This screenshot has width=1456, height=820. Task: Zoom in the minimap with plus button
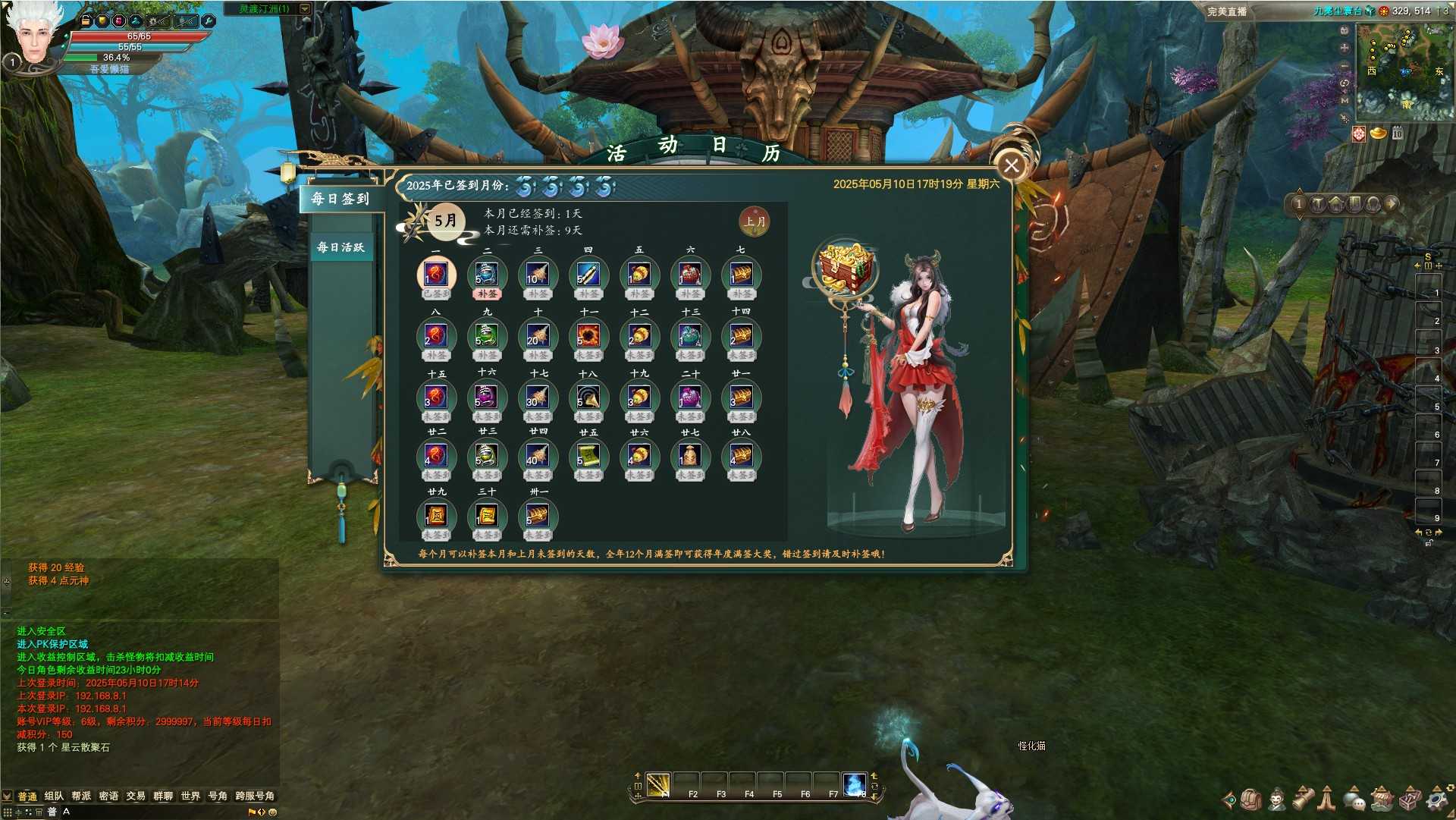pos(1345,48)
